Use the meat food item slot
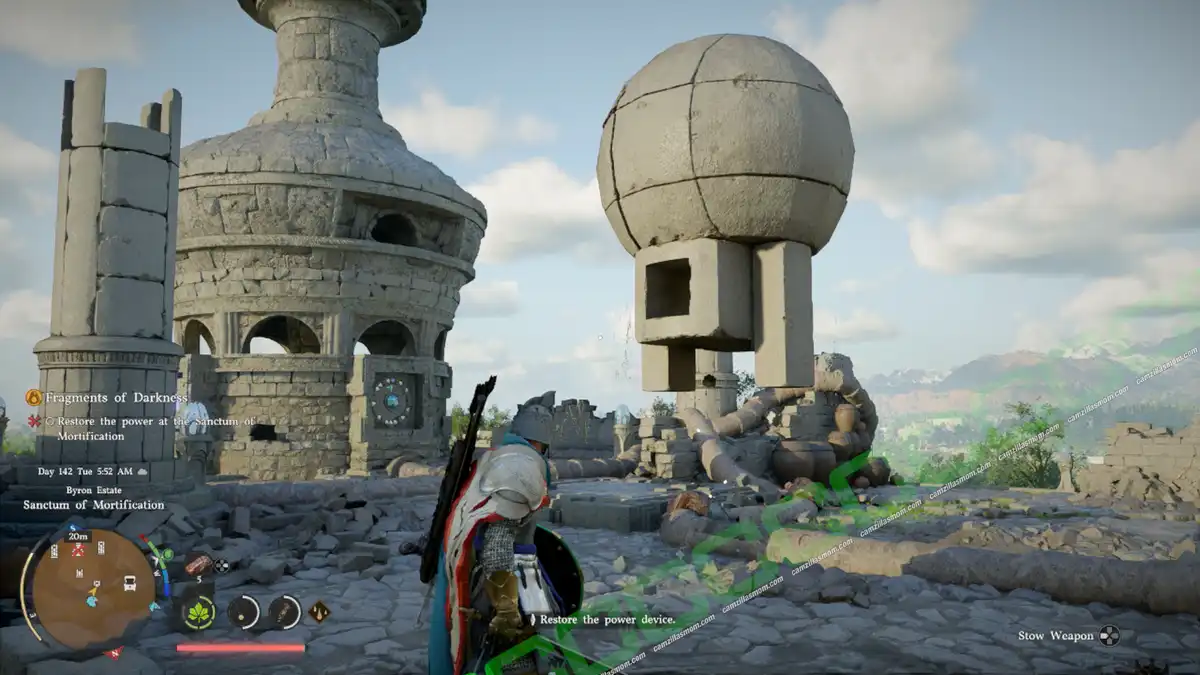Image resolution: width=1200 pixels, height=675 pixels. pyautogui.click(x=198, y=566)
